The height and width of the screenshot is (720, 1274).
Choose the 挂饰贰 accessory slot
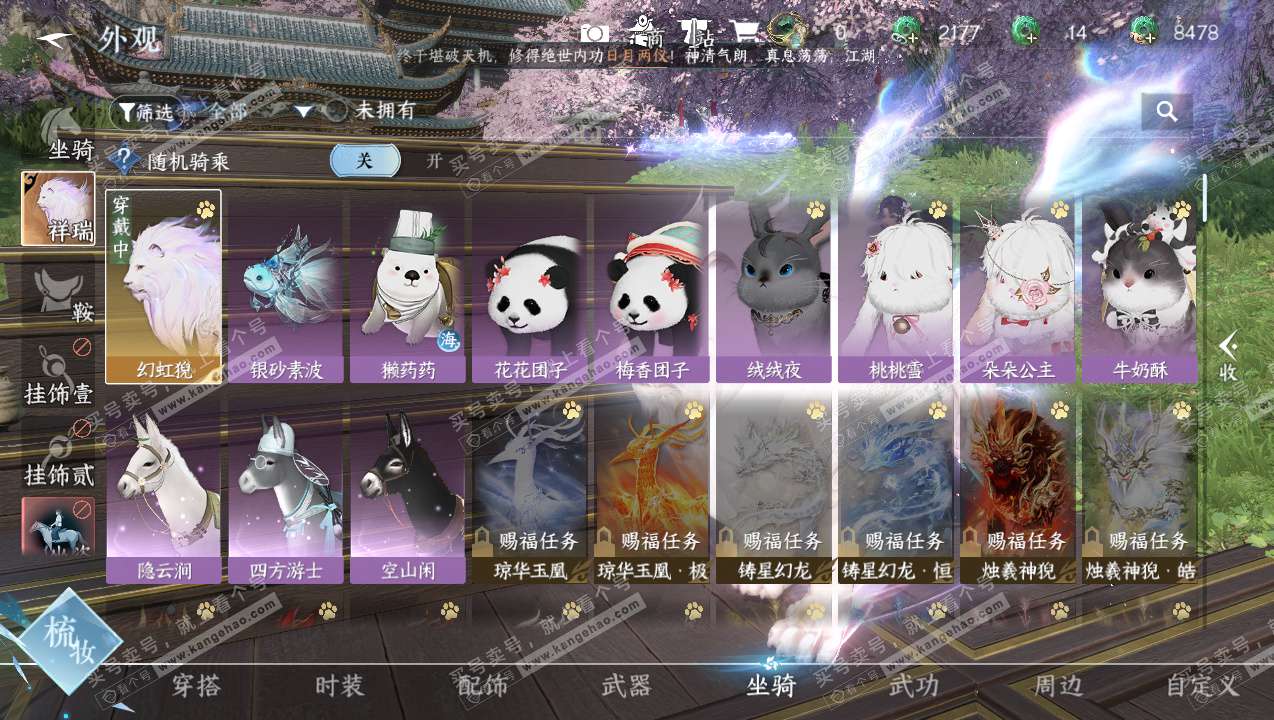[58, 457]
